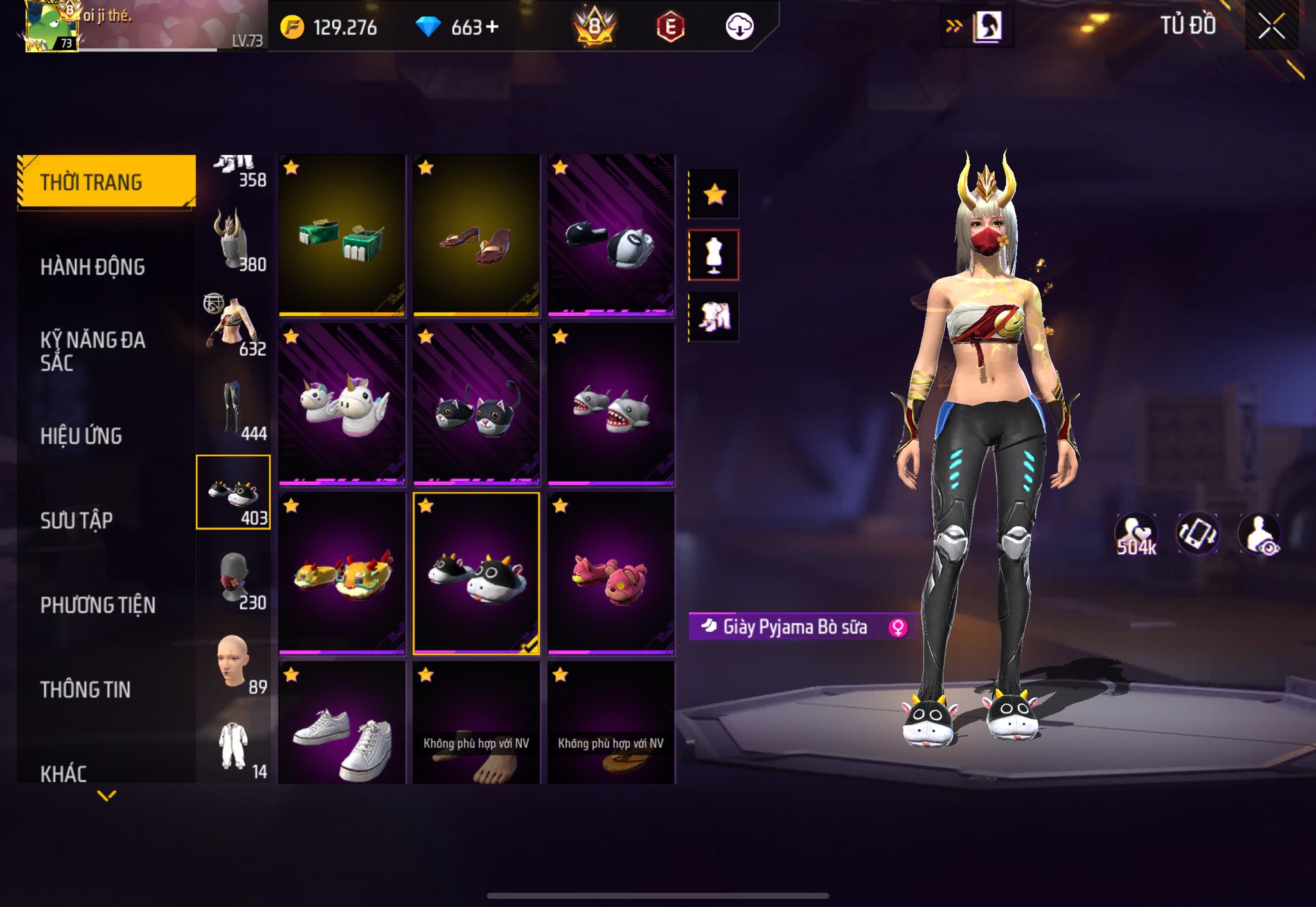Viewport: 1316px width, 907px height.
Task: Show favorites with the star filter
Action: (714, 194)
